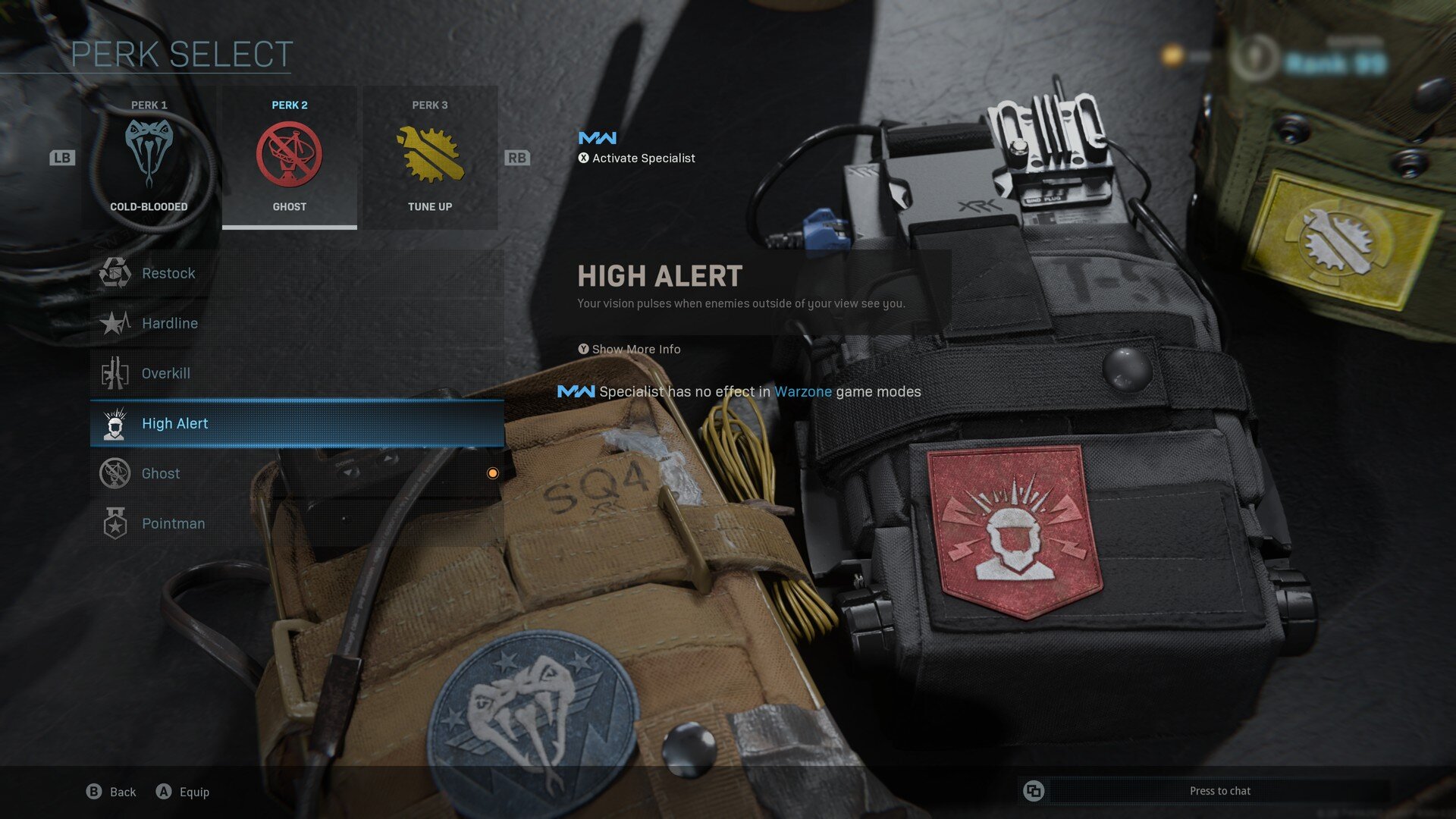Open the Perk 3 Tune Up tab
Image resolution: width=1456 pixels, height=819 pixels.
coord(430,158)
